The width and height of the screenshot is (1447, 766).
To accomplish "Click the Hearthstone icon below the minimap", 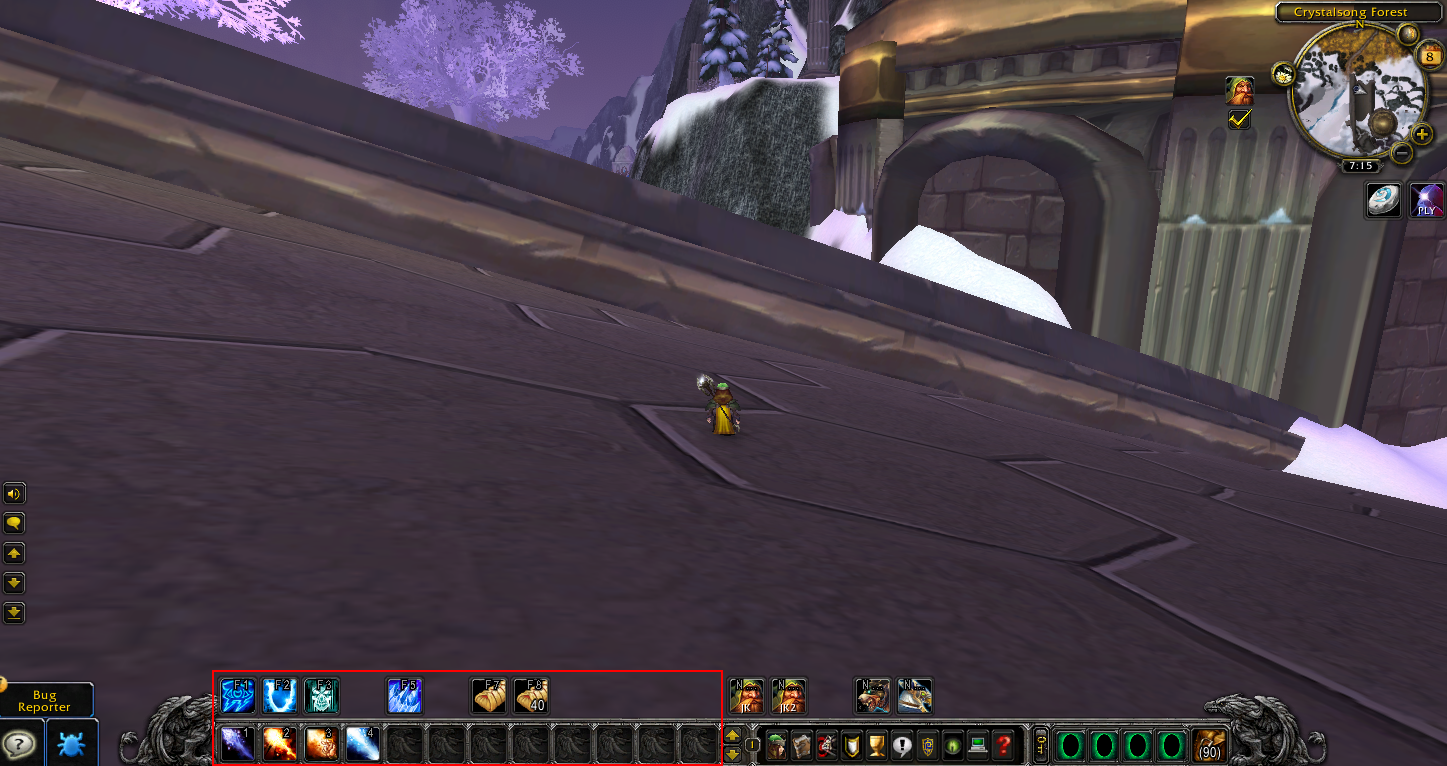I will click(x=1384, y=201).
